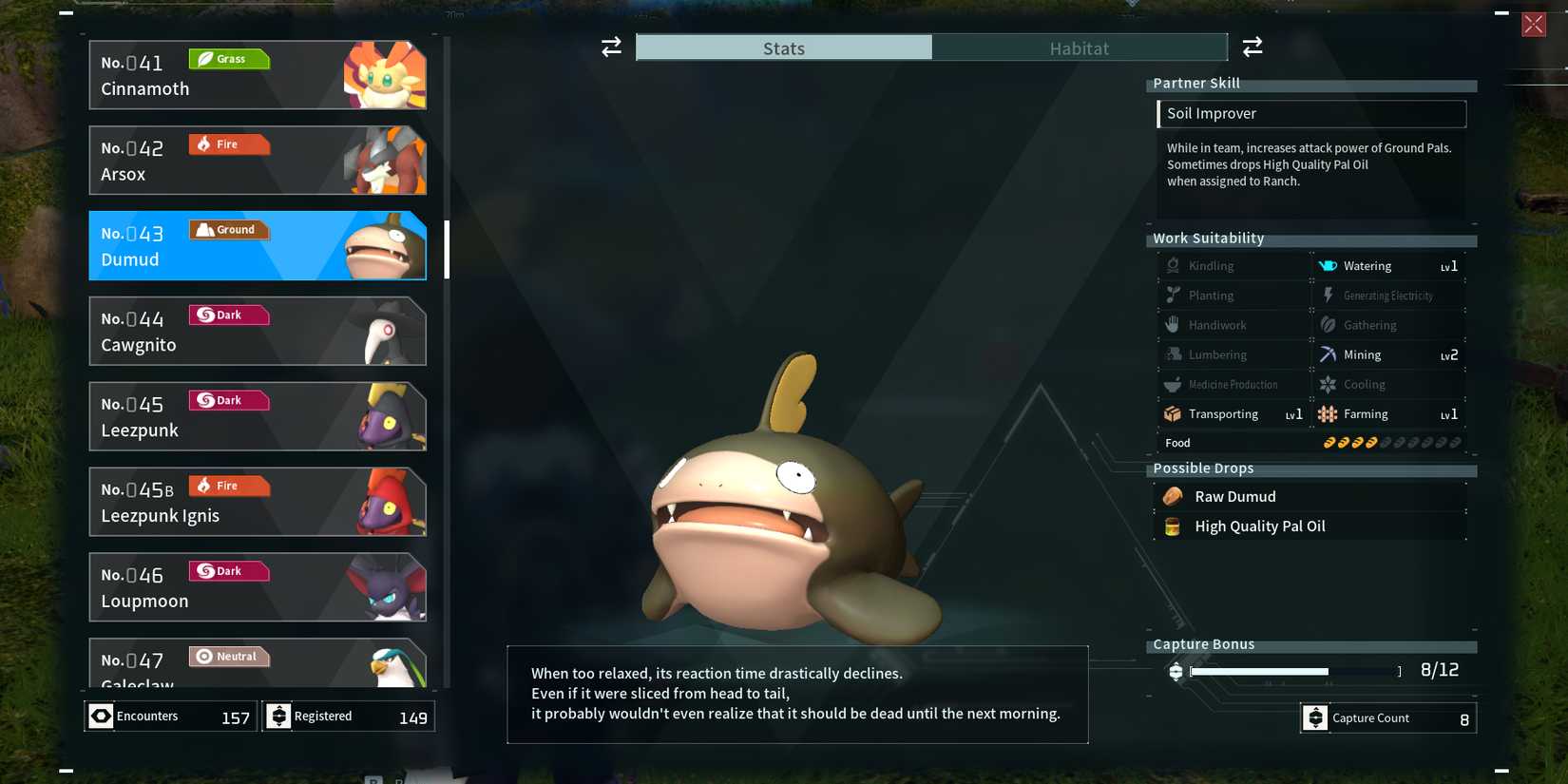
Task: Select Cinnamoth from the Pal list
Action: 257,74
